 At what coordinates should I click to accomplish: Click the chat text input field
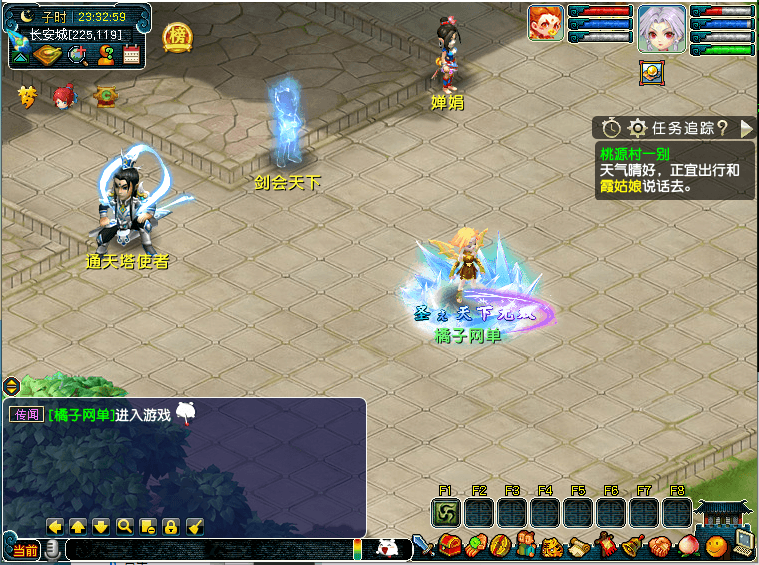point(210,549)
